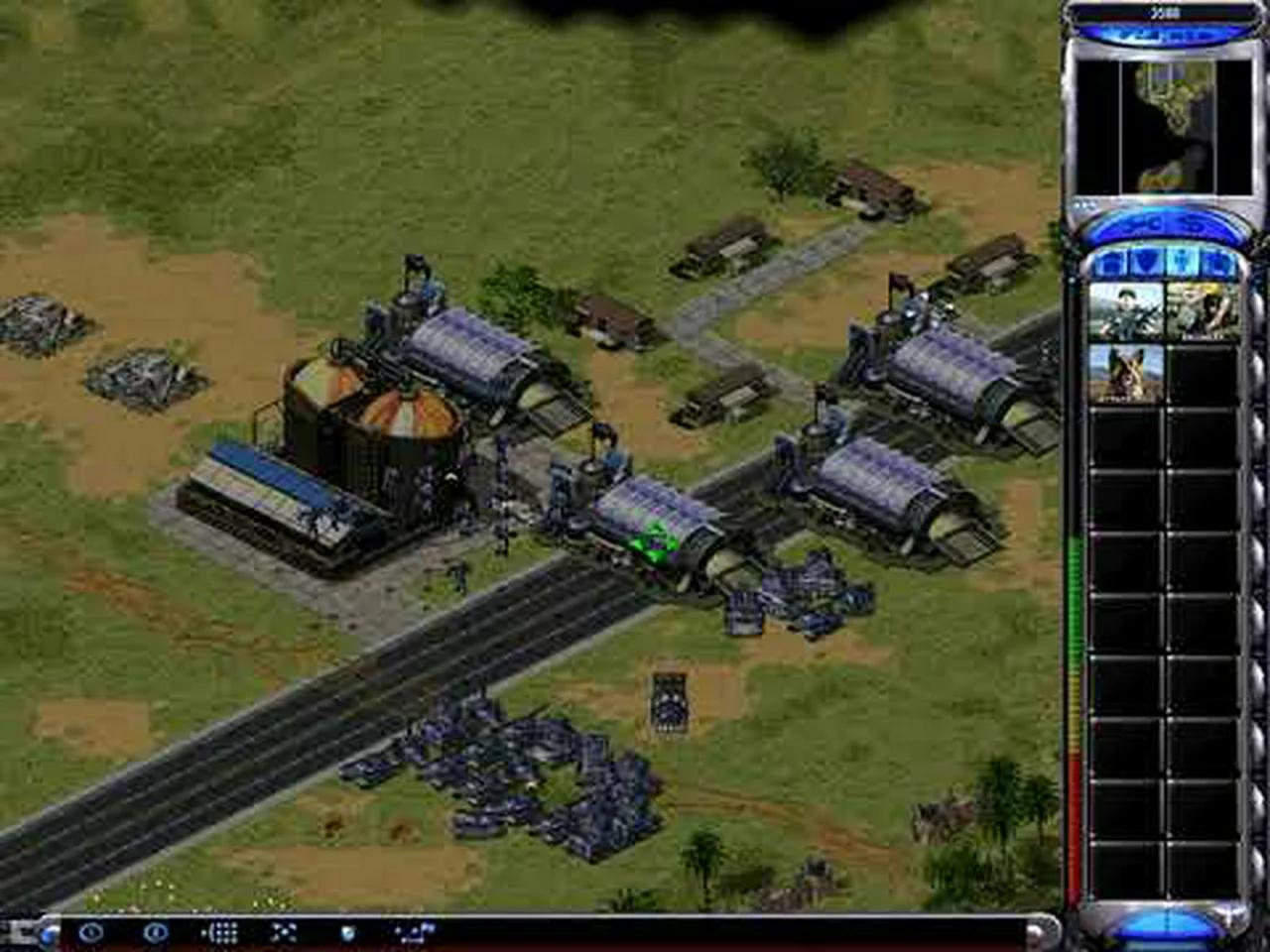The height and width of the screenshot is (952, 1270).
Task: Train a GI from the infantry sidebar
Action: [x=1126, y=310]
